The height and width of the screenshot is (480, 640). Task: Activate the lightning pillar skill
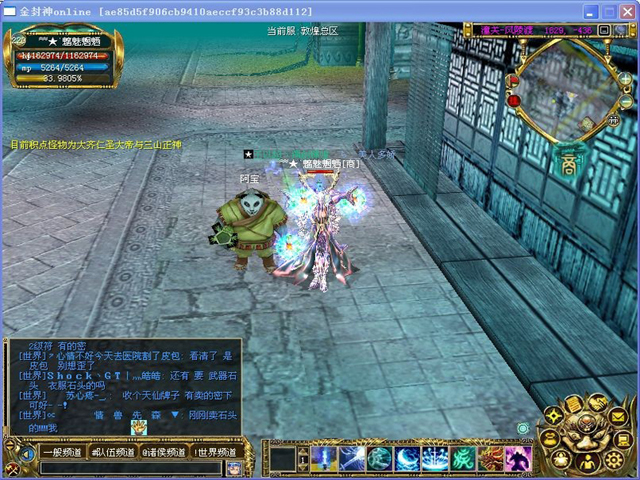tap(324, 458)
